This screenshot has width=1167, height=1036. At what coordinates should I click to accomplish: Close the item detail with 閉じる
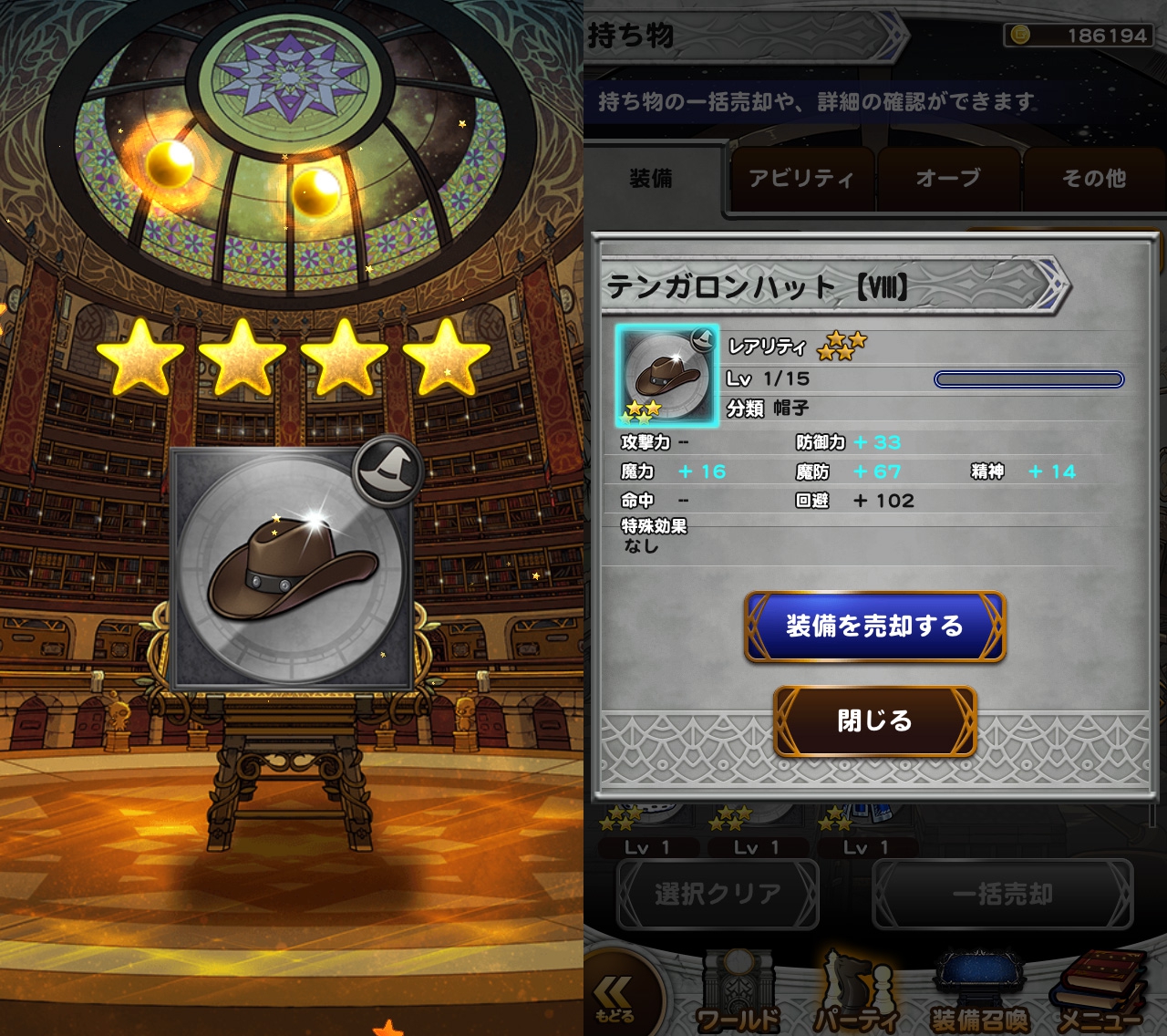874,721
